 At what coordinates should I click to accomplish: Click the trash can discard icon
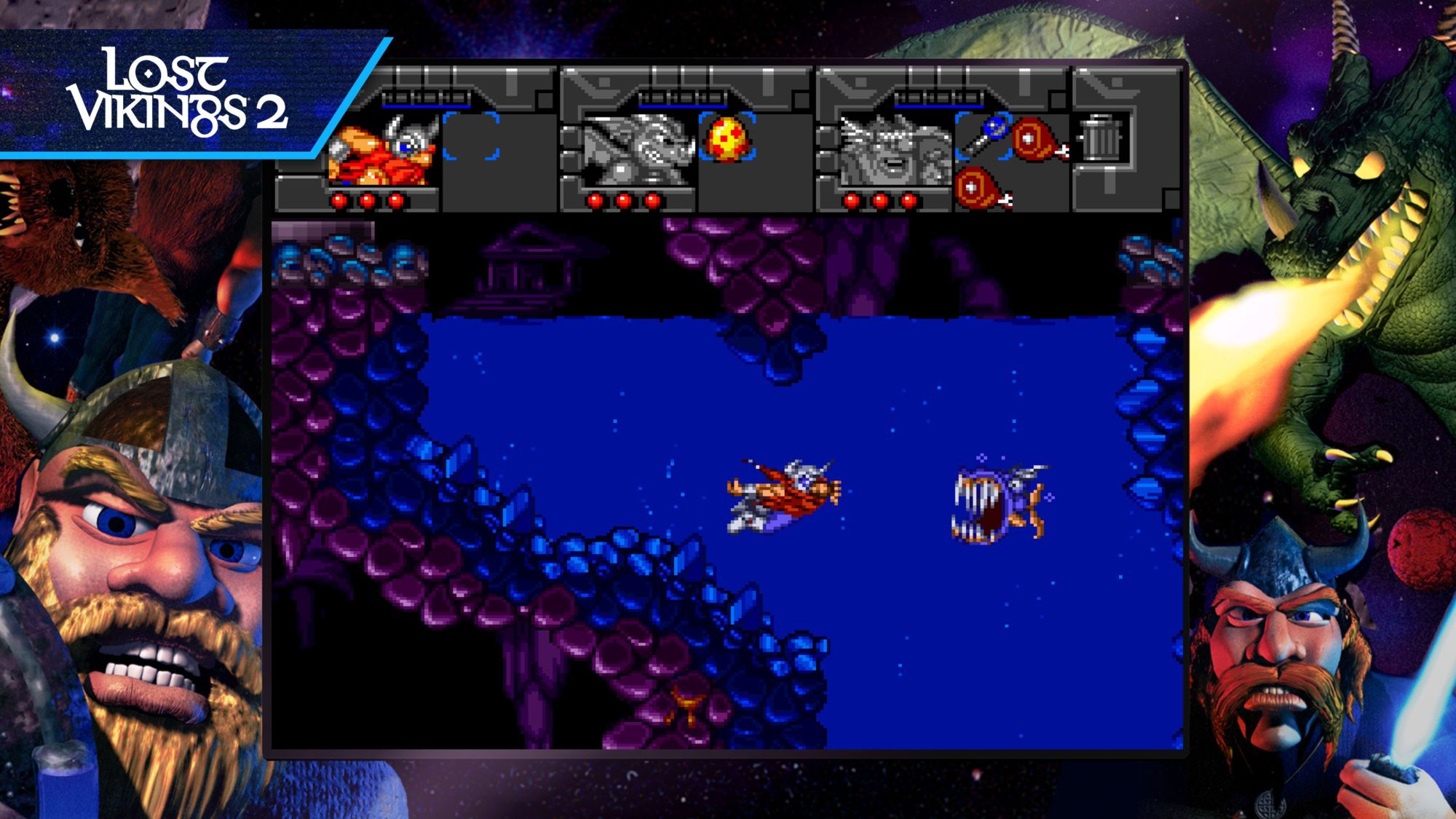[x=1100, y=137]
